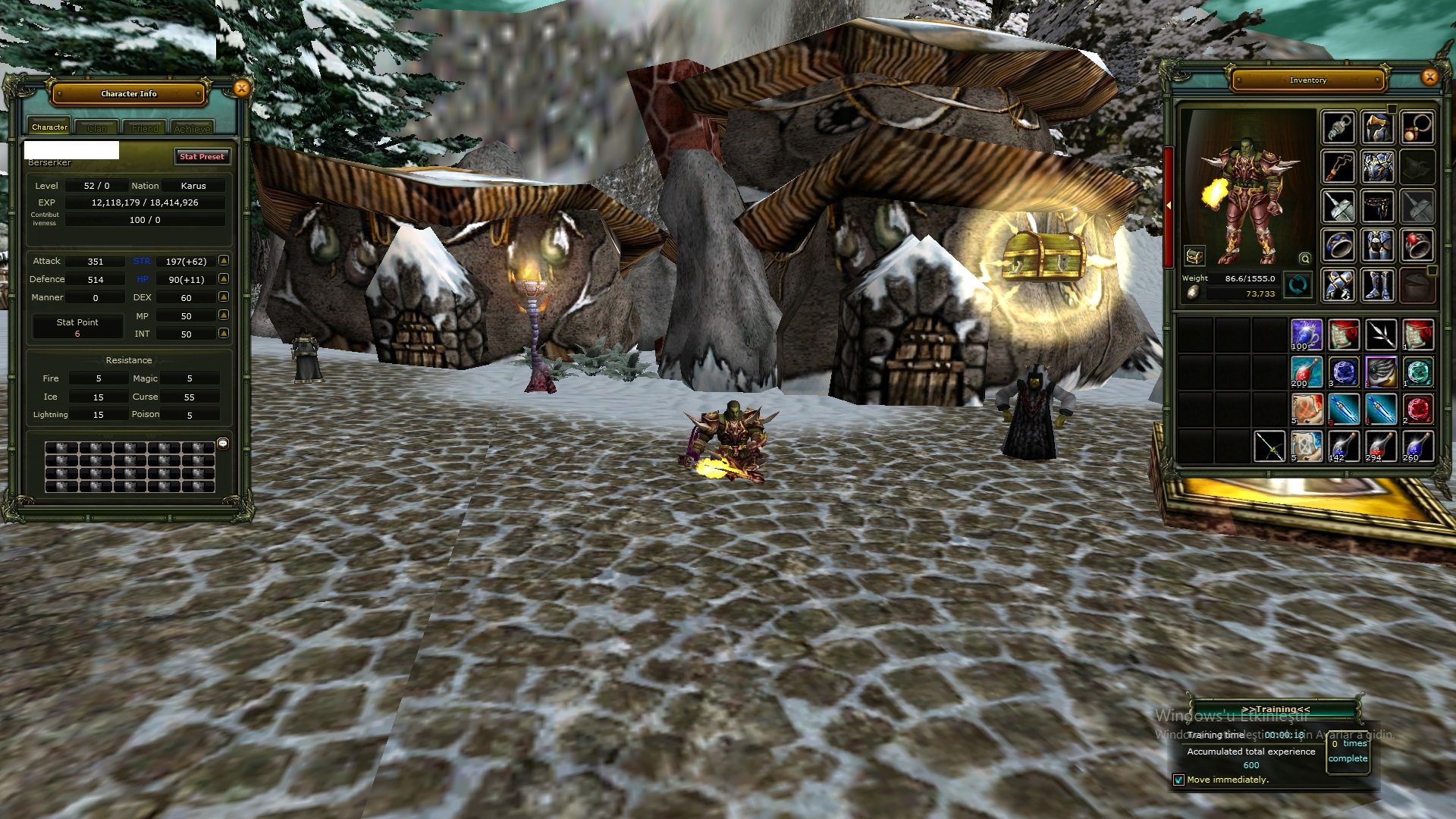Click the Stat Preset button

(x=202, y=156)
